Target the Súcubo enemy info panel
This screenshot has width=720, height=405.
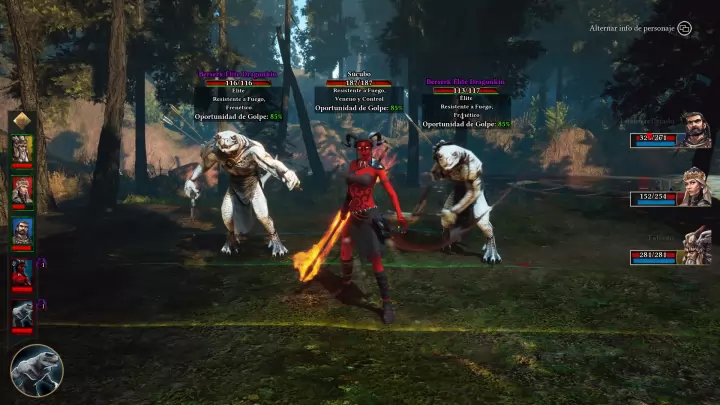tap(359, 94)
